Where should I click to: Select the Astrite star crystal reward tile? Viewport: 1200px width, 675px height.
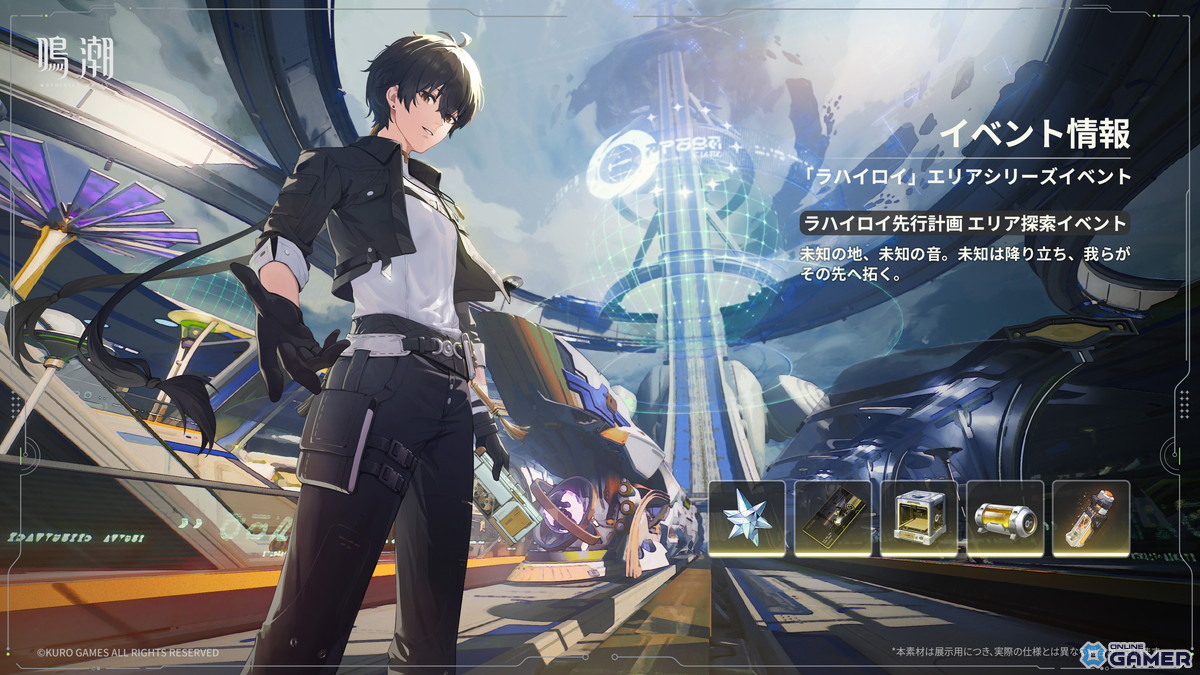[x=747, y=519]
